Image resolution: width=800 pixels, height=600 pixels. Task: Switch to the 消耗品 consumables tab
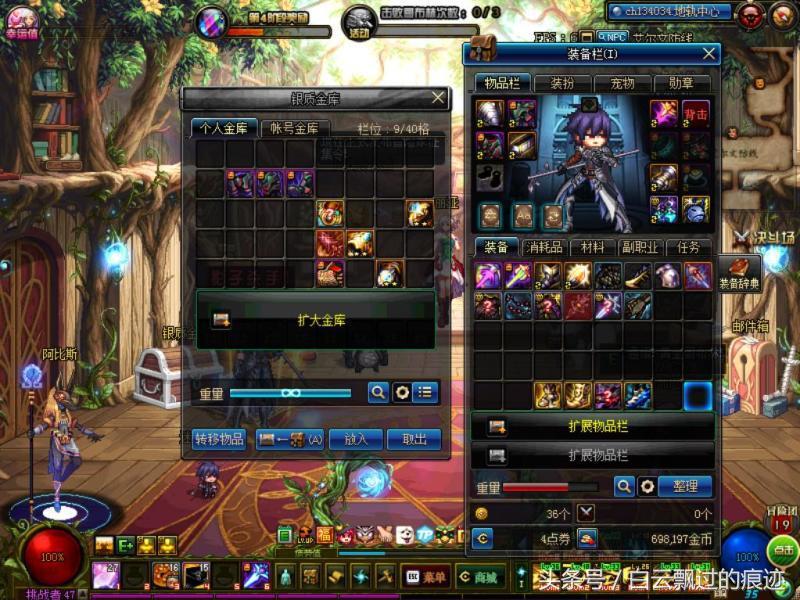point(546,247)
